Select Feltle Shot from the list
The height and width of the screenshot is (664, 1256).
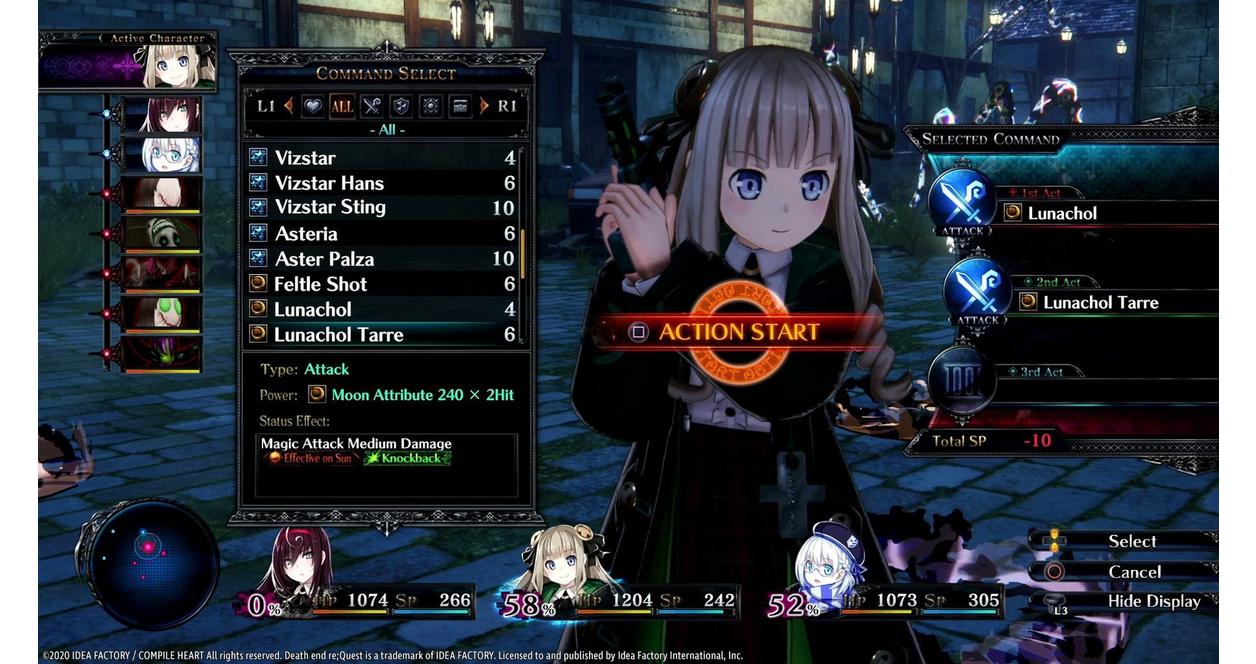(x=381, y=284)
